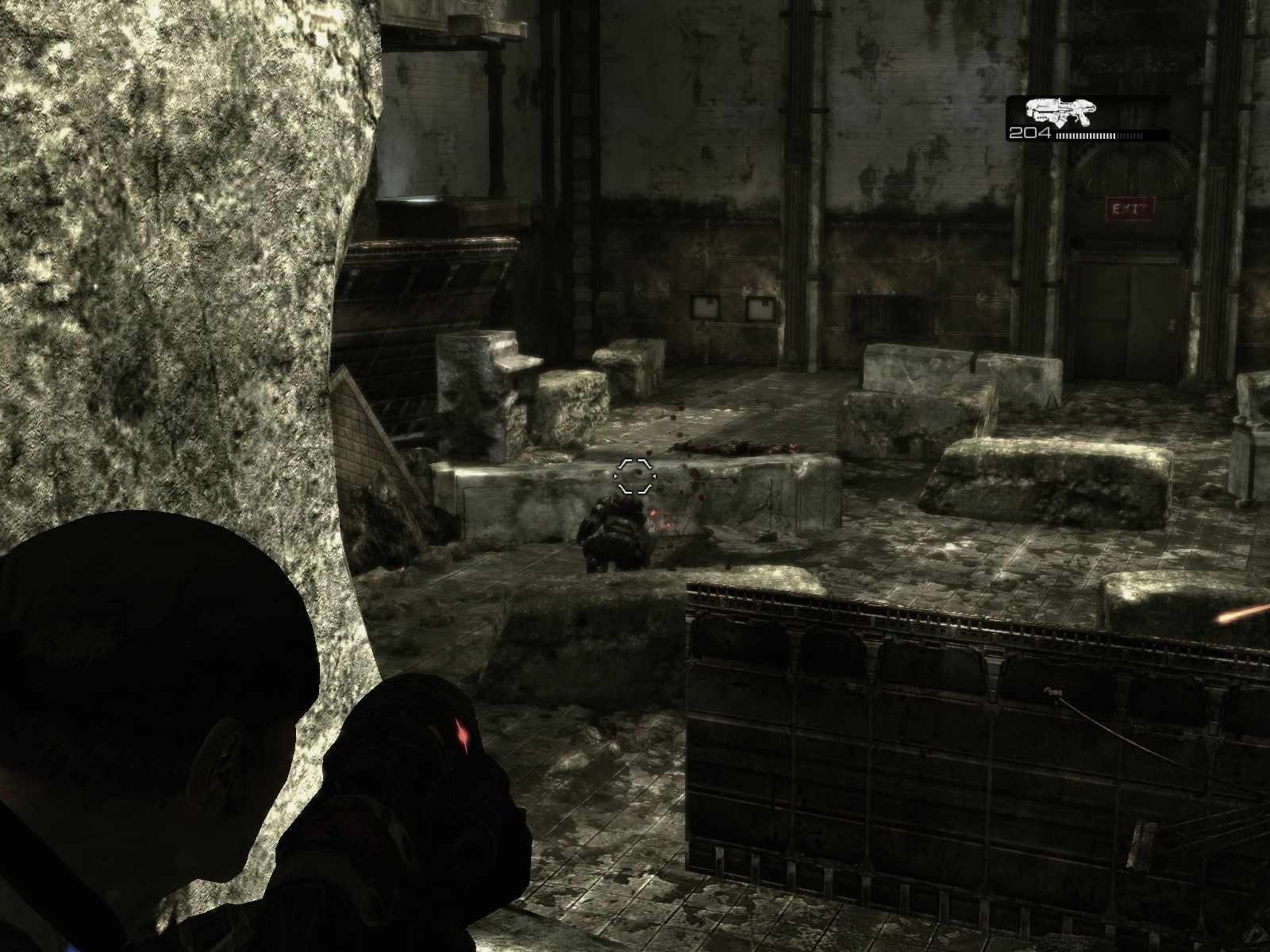Click the left wall plaque near the pipes

[705, 306]
